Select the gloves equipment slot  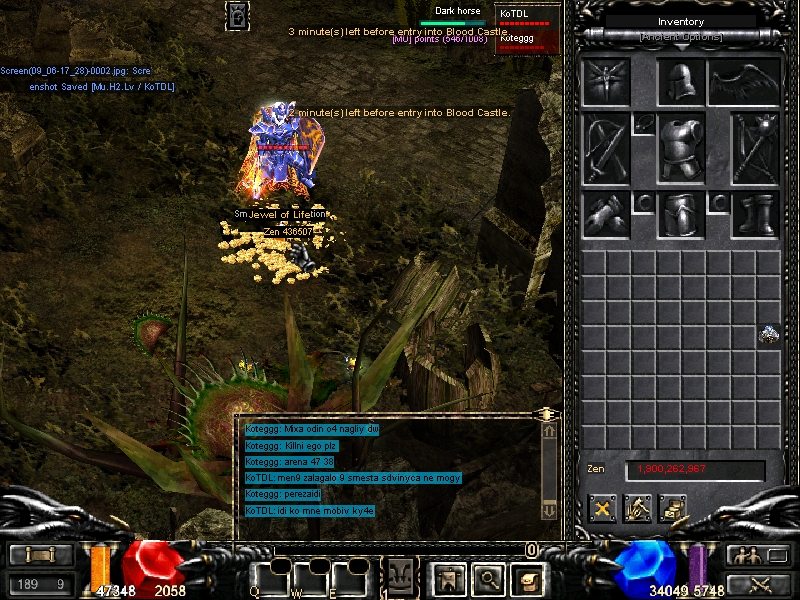click(x=607, y=214)
